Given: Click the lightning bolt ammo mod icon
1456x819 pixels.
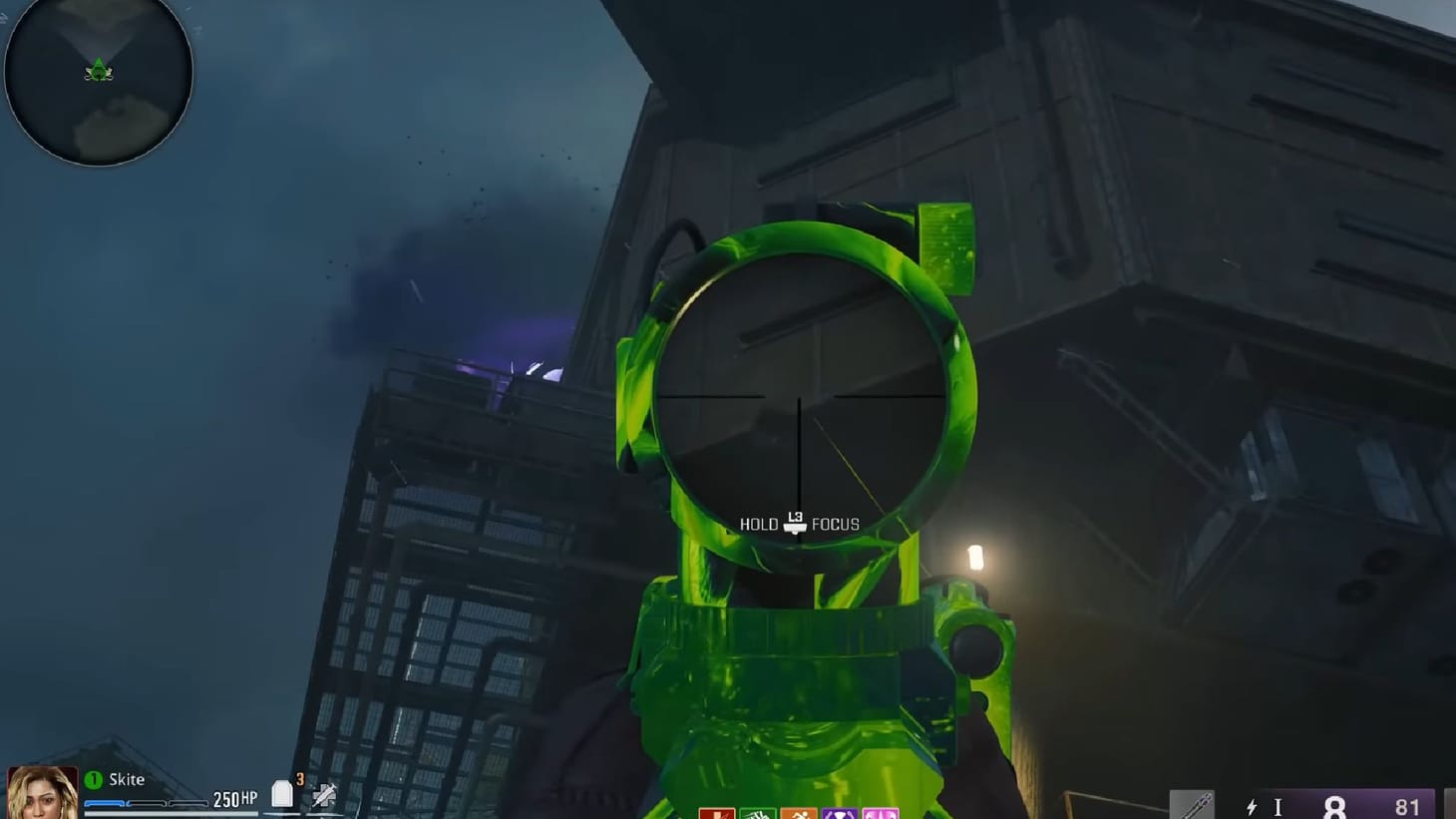Looking at the screenshot, I should point(1252,807).
